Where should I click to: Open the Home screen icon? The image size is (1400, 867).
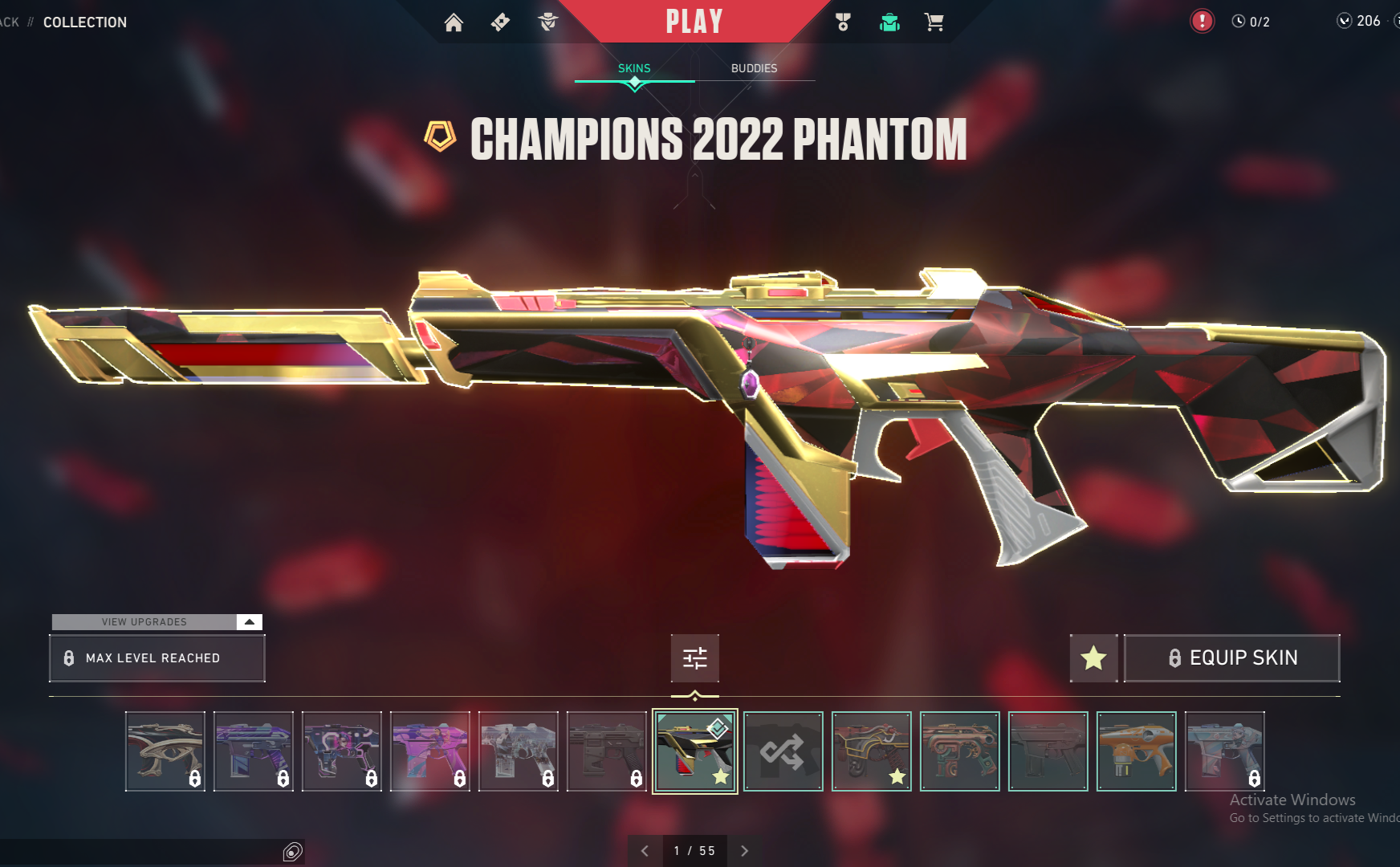pyautogui.click(x=454, y=22)
